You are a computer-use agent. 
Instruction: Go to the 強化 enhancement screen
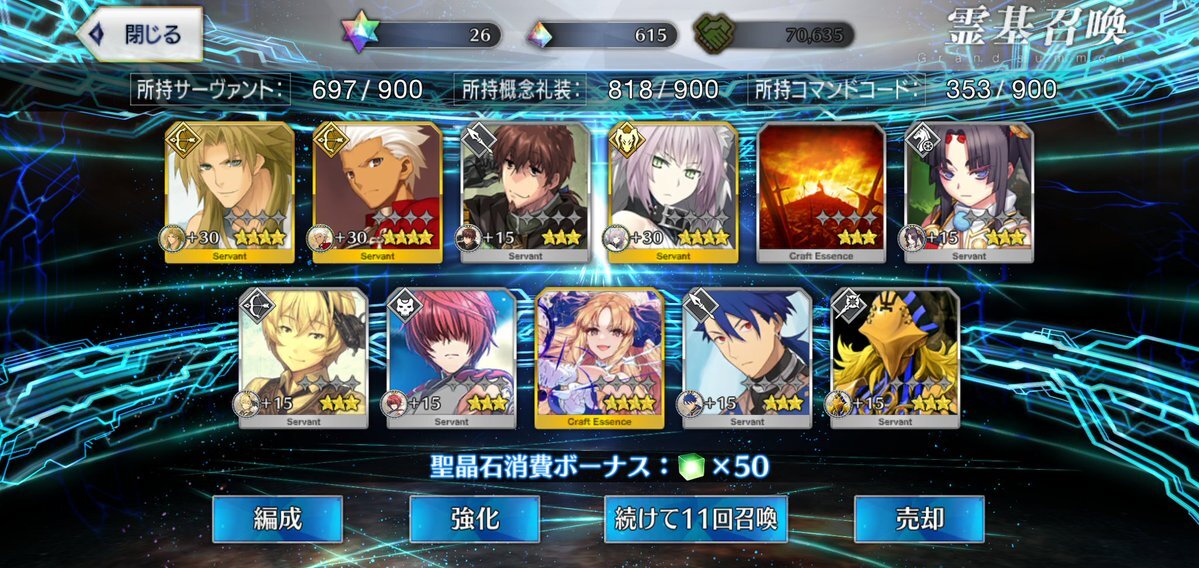click(x=474, y=519)
